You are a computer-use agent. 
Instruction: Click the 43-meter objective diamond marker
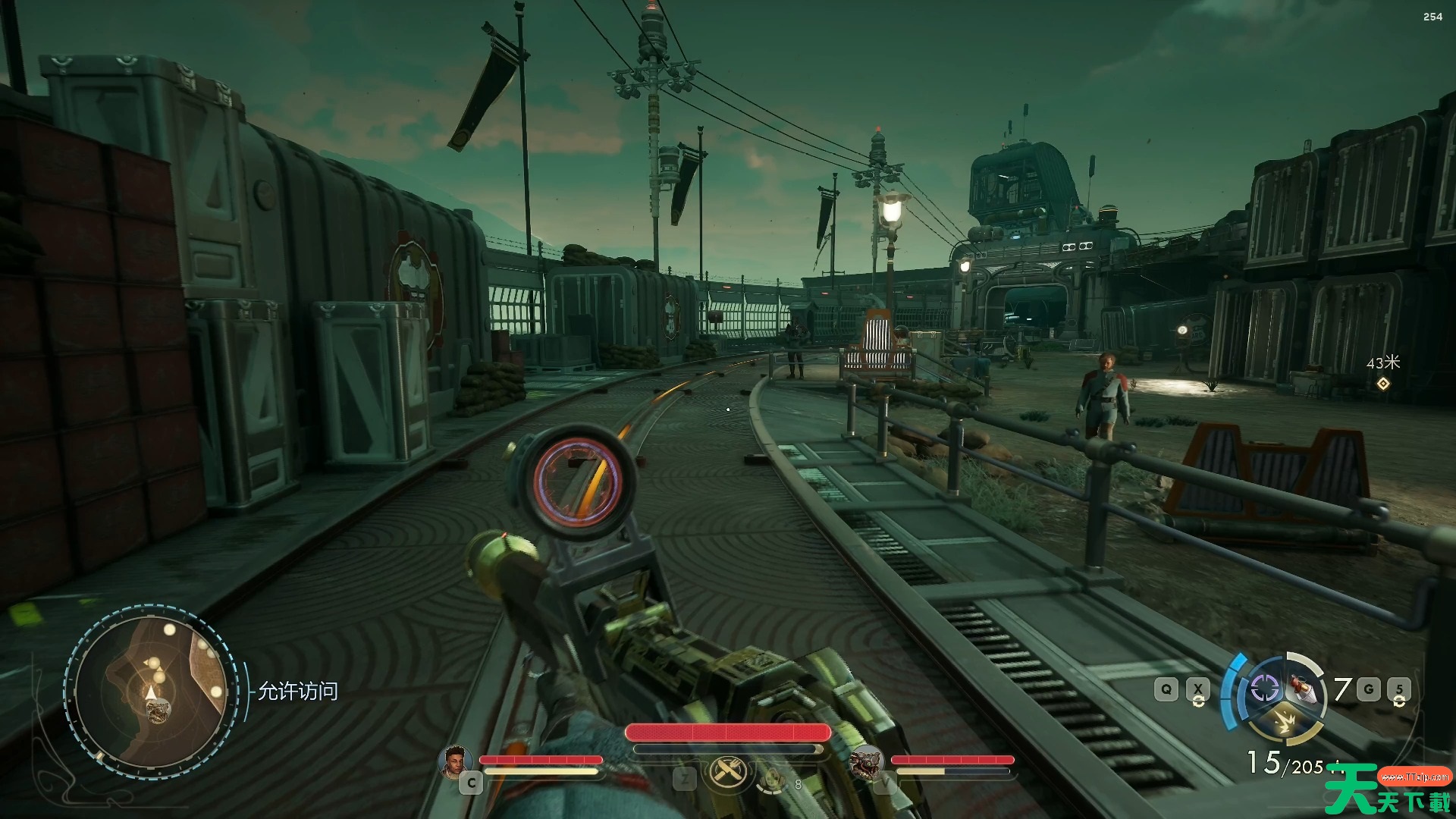(1383, 384)
